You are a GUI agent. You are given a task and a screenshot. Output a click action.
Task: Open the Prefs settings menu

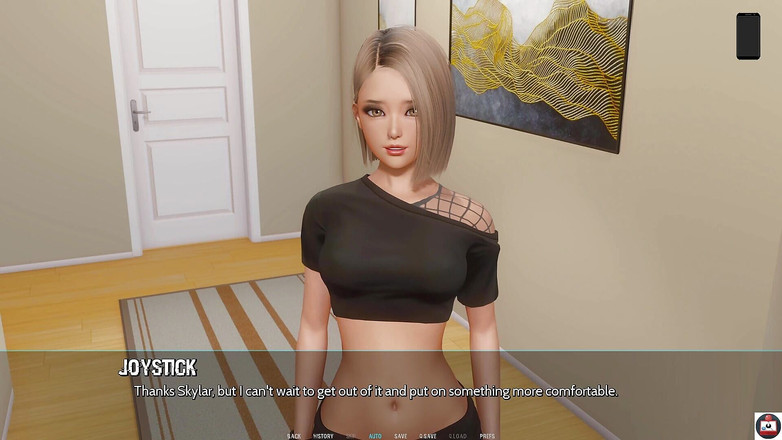click(487, 436)
